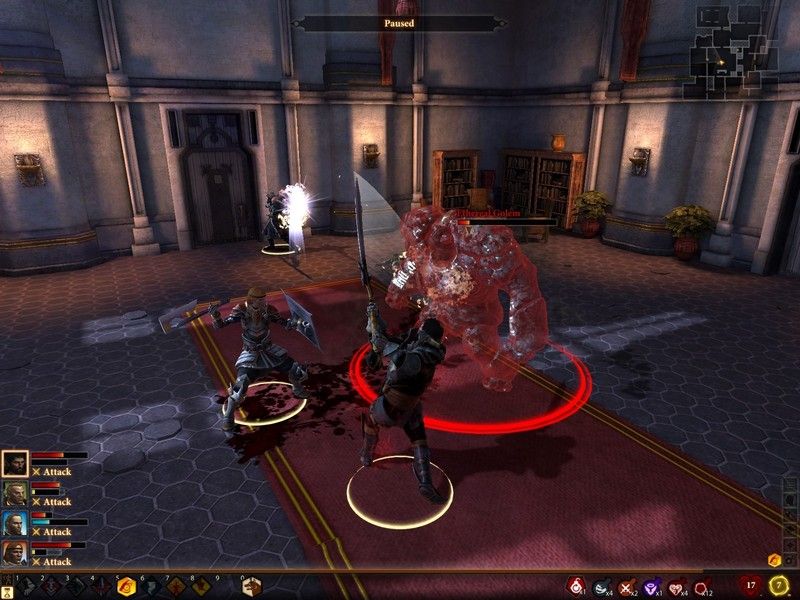Use the ability in quickbar slot 6
The height and width of the screenshot is (600, 800).
(x=151, y=587)
